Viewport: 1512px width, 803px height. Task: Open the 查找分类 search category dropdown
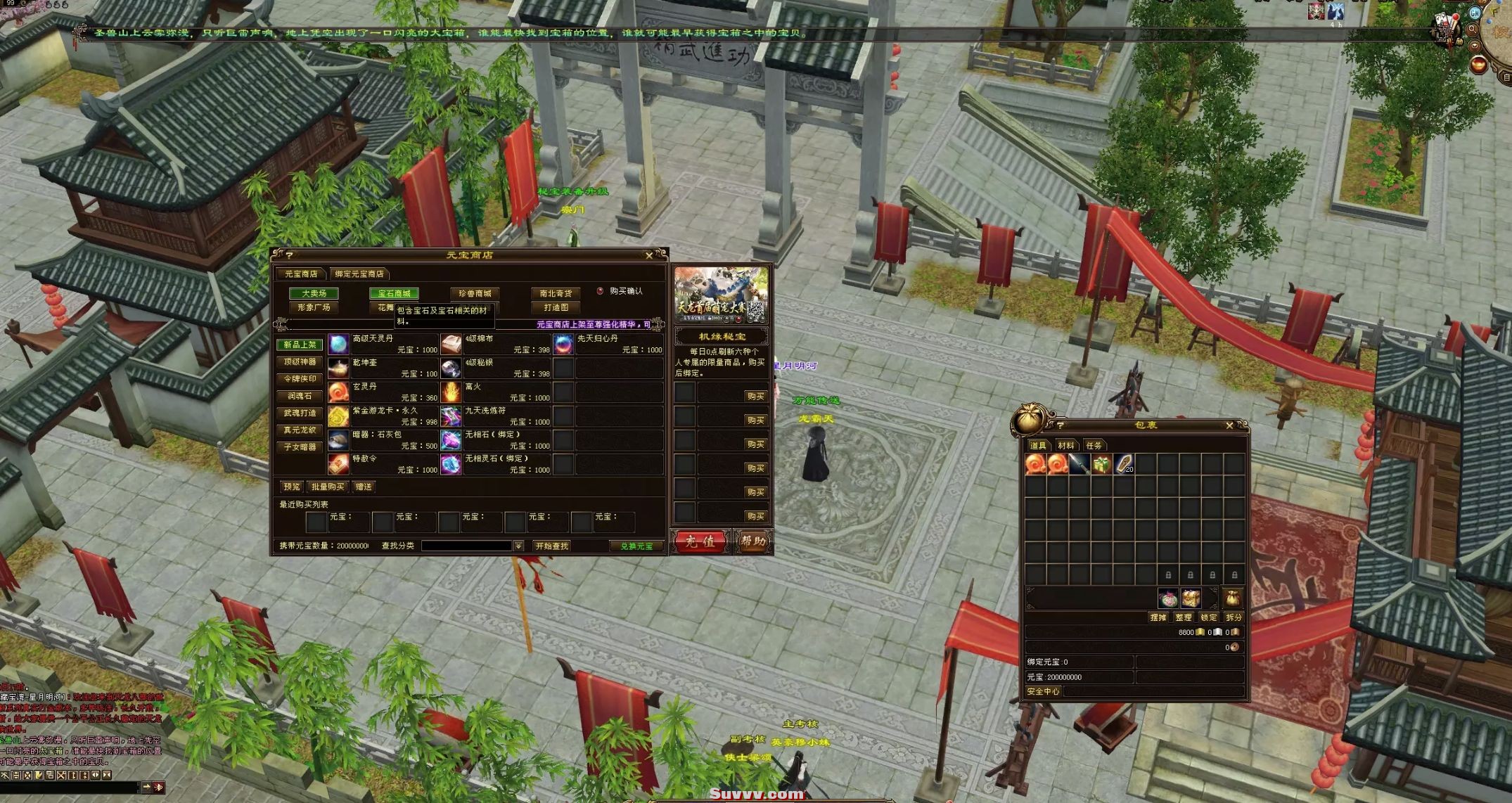(518, 546)
